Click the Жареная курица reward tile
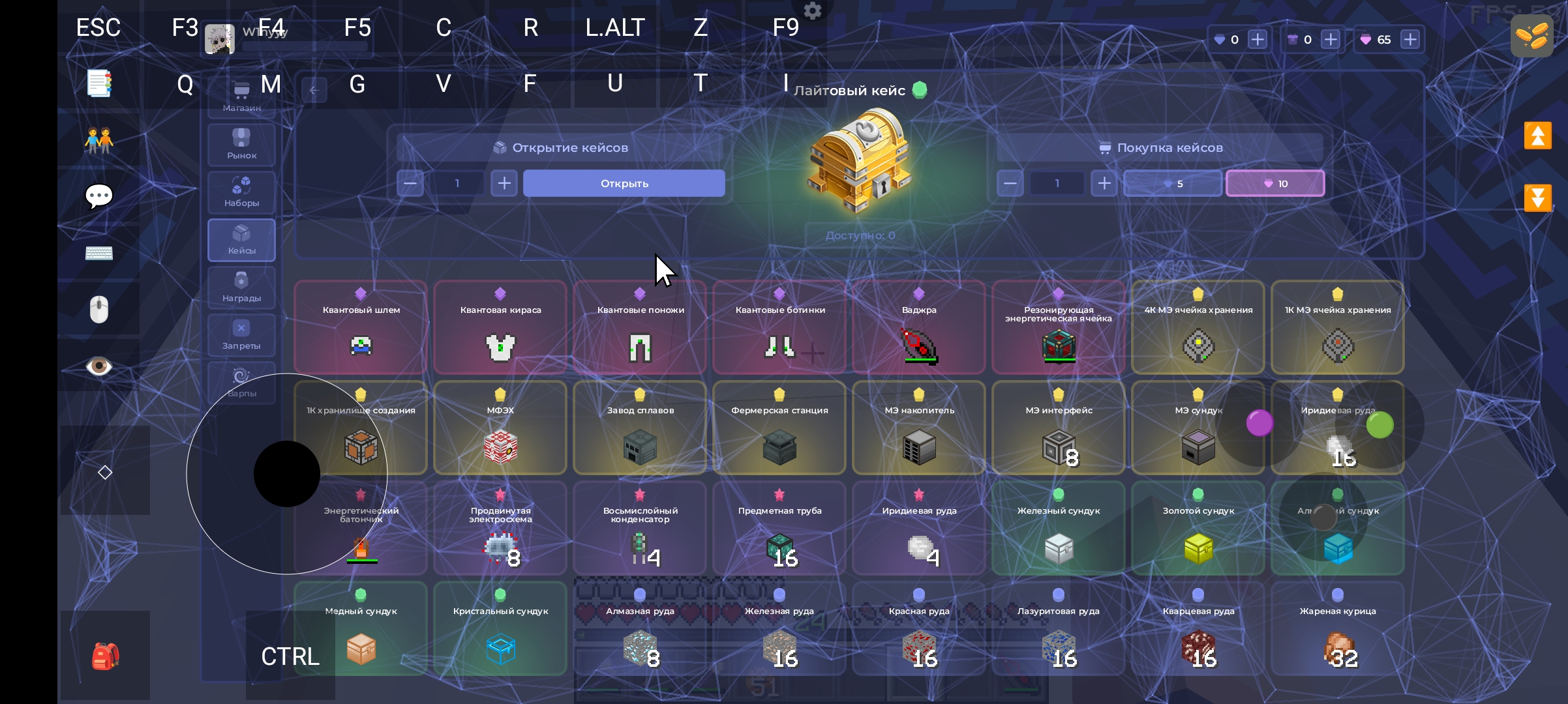 [x=1338, y=628]
